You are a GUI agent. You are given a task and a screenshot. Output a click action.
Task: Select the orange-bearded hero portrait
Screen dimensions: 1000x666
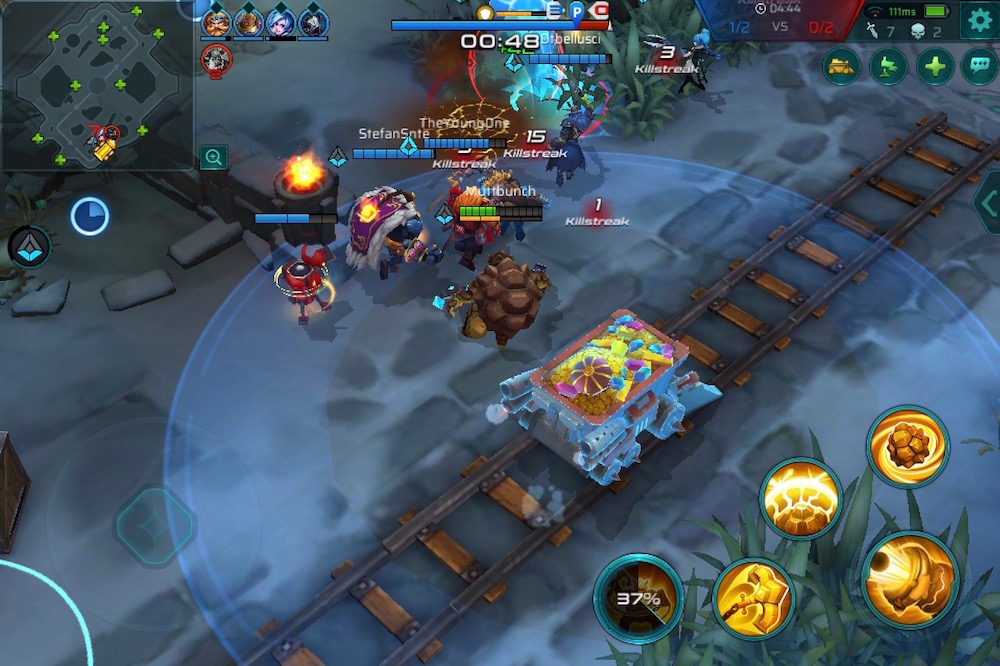(216, 21)
